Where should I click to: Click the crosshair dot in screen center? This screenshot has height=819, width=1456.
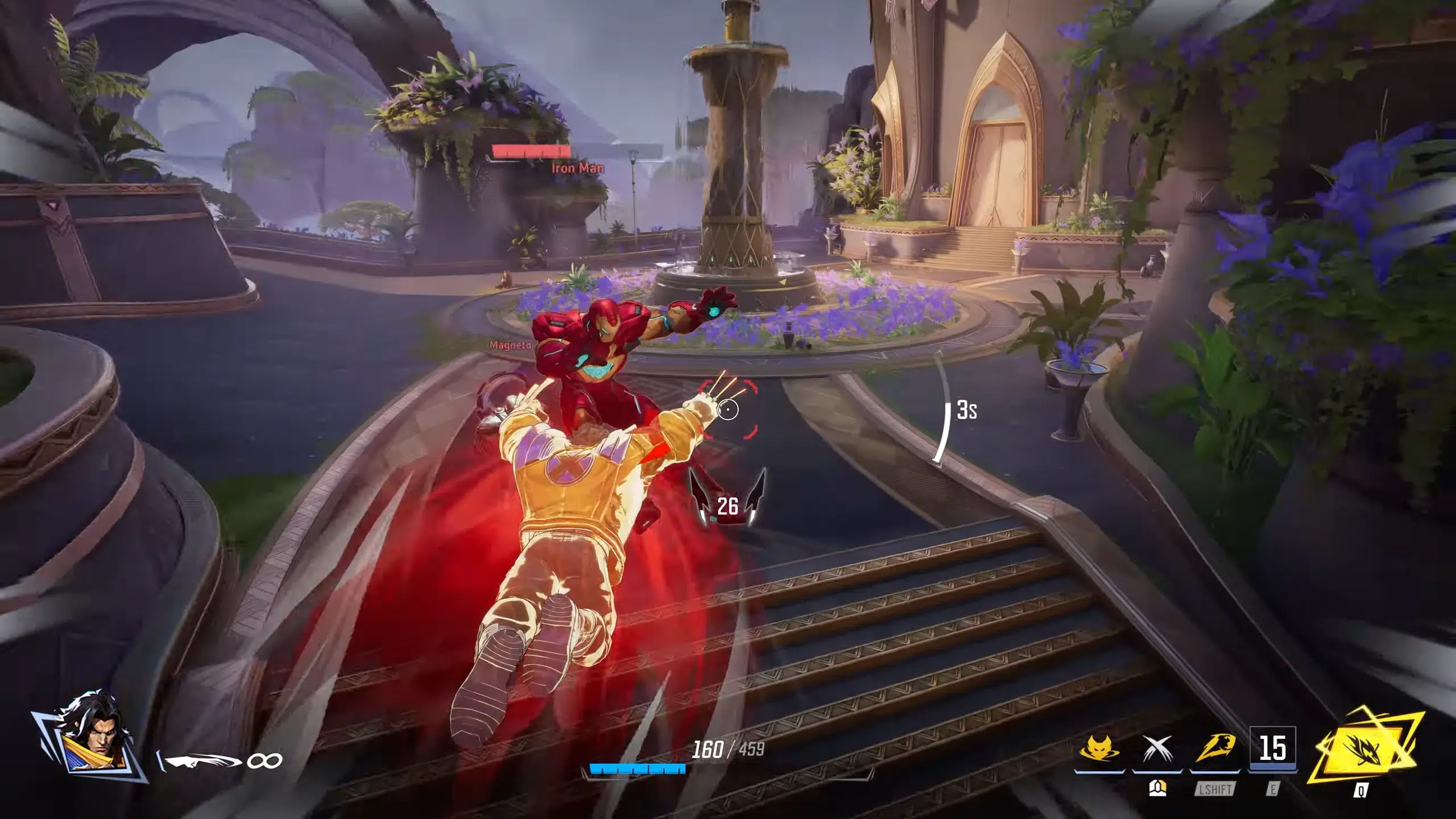click(729, 409)
